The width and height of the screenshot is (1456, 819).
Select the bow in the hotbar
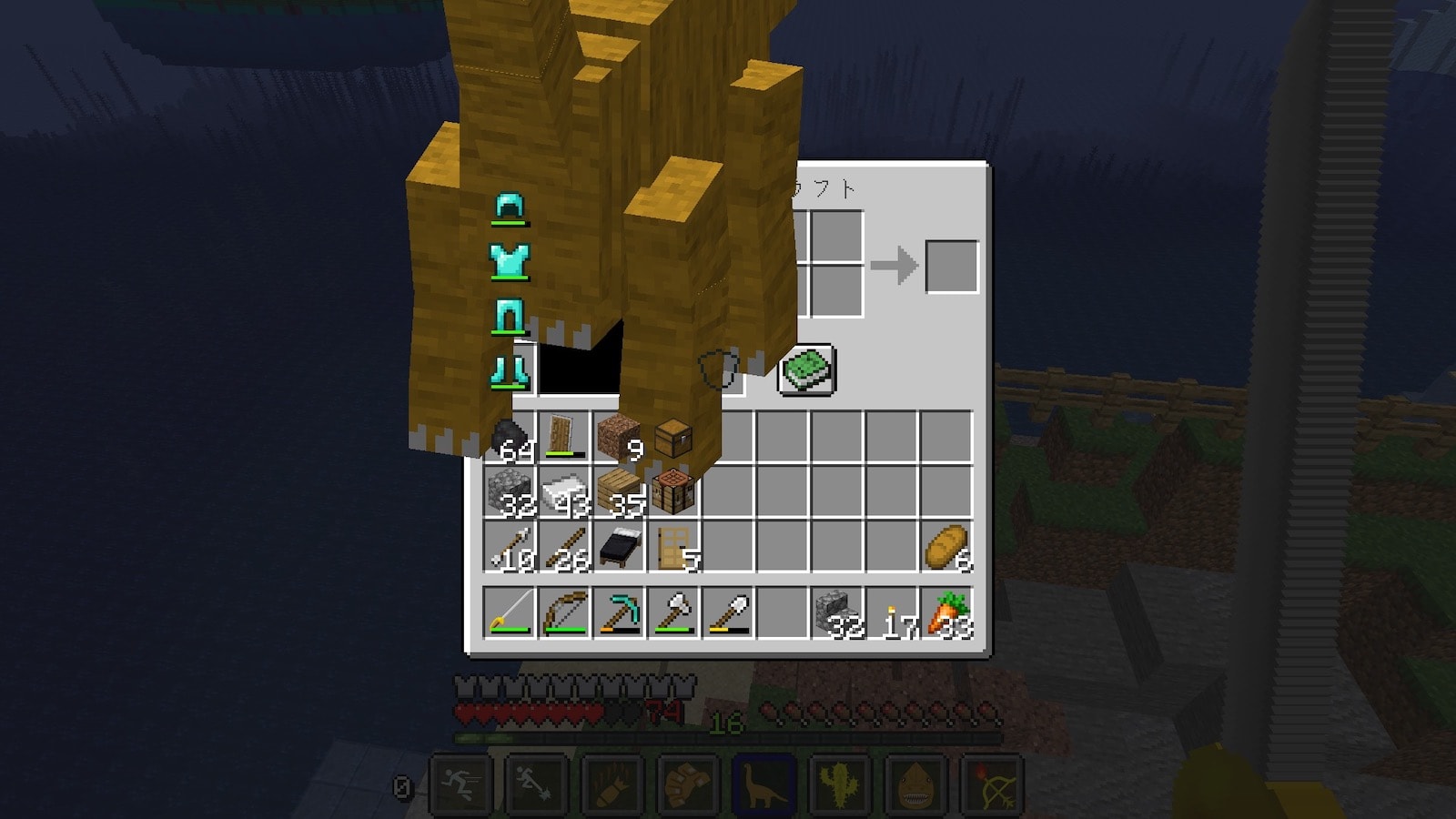564,612
